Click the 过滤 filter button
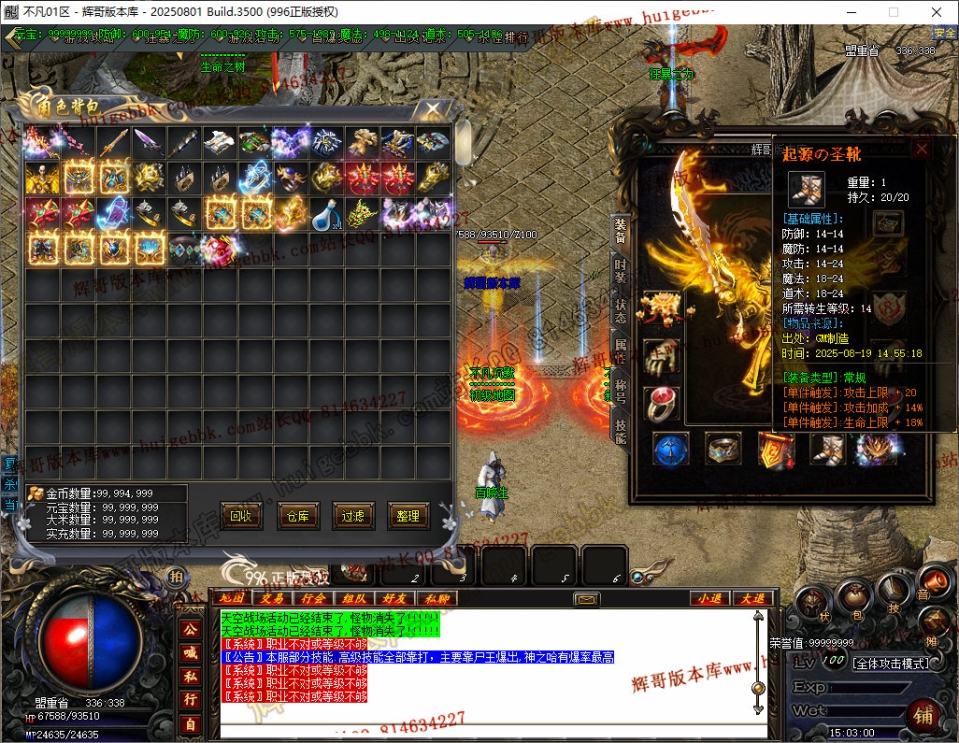Viewport: 959px width, 743px height. 353,516
